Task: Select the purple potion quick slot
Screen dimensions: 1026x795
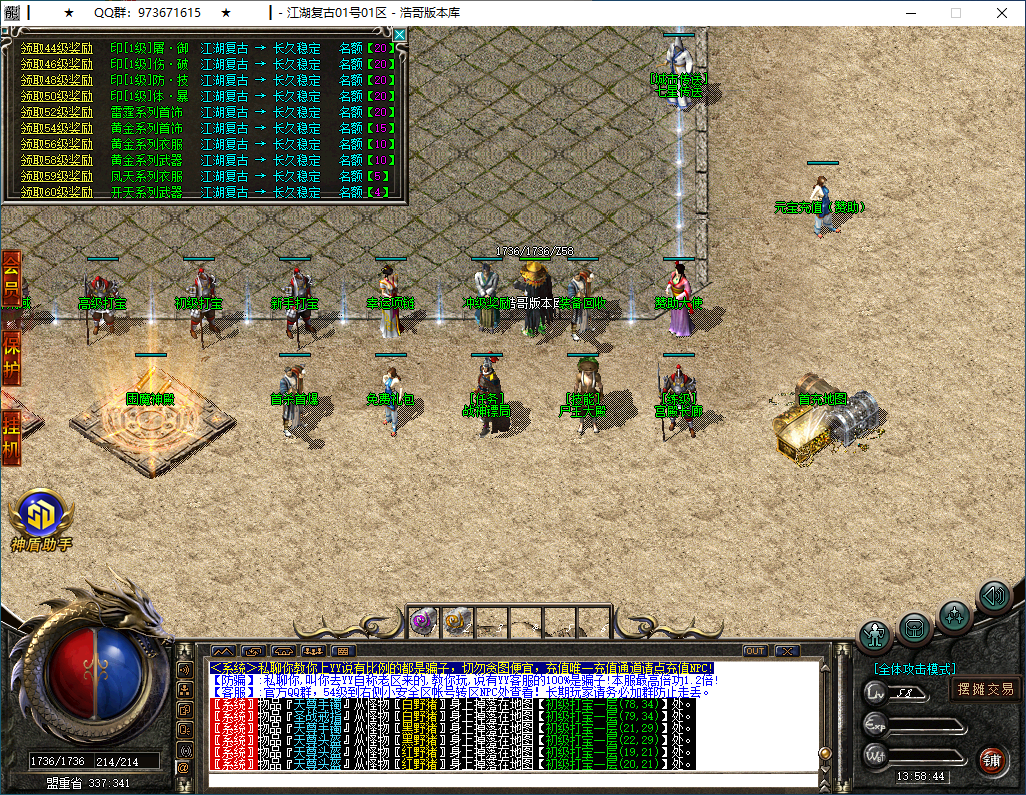Action: (x=422, y=621)
